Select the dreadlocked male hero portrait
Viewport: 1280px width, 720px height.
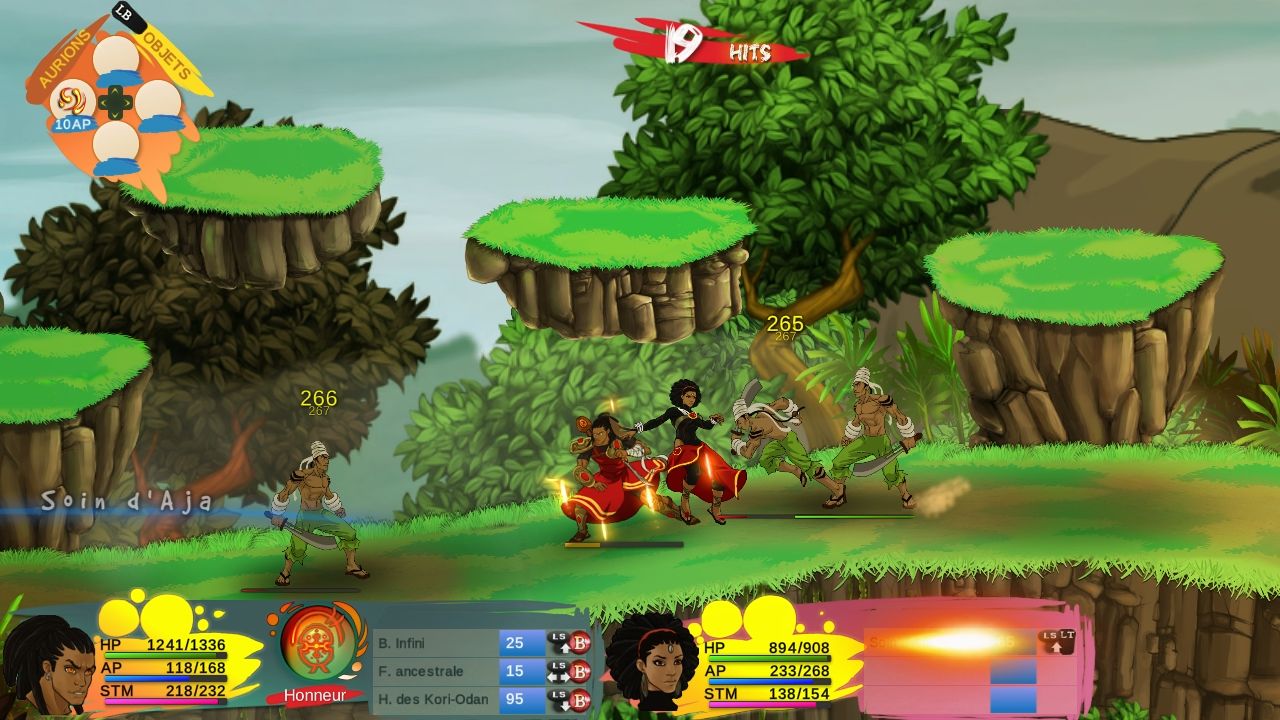(46, 666)
